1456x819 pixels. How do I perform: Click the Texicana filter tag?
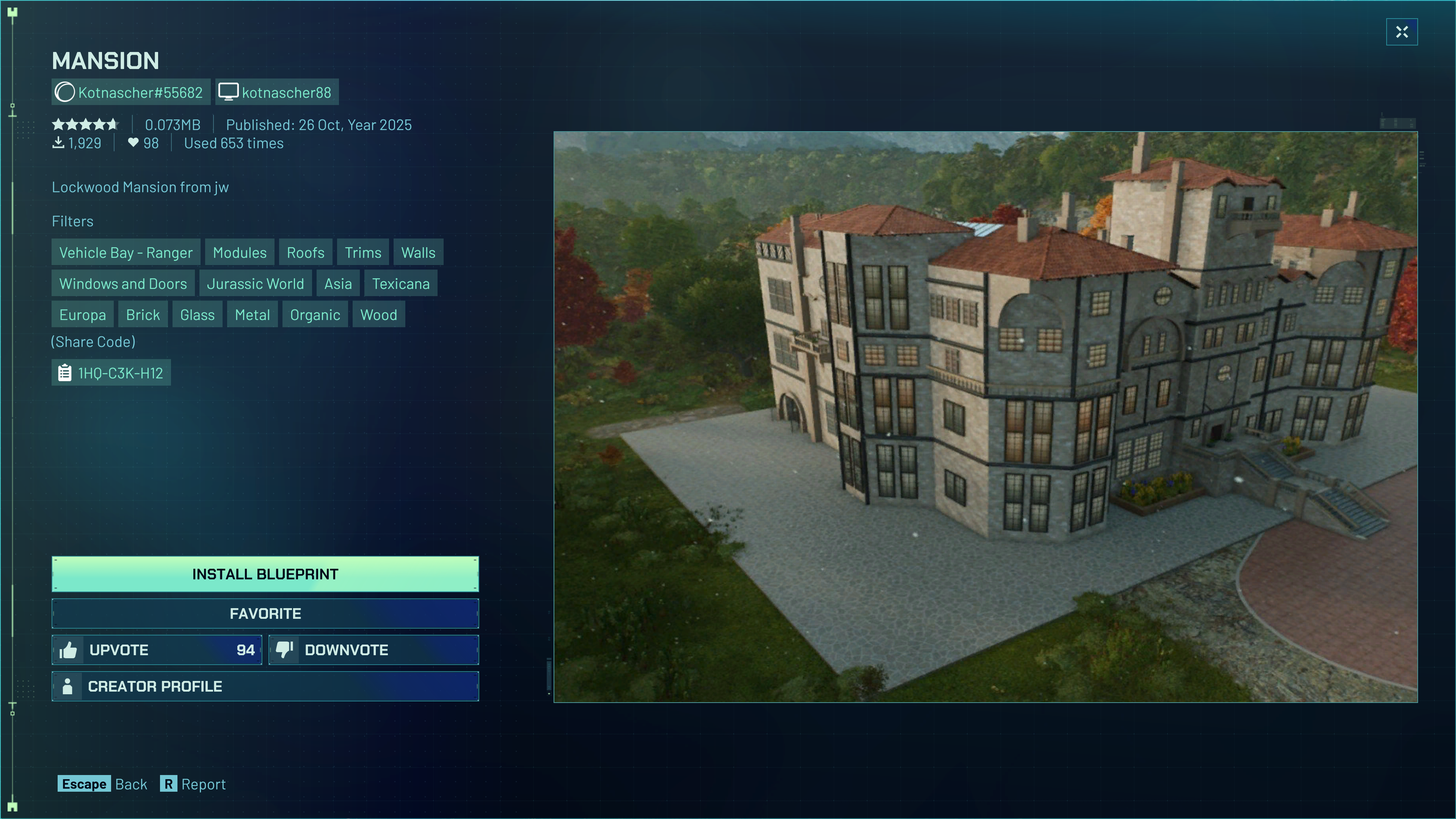(401, 284)
